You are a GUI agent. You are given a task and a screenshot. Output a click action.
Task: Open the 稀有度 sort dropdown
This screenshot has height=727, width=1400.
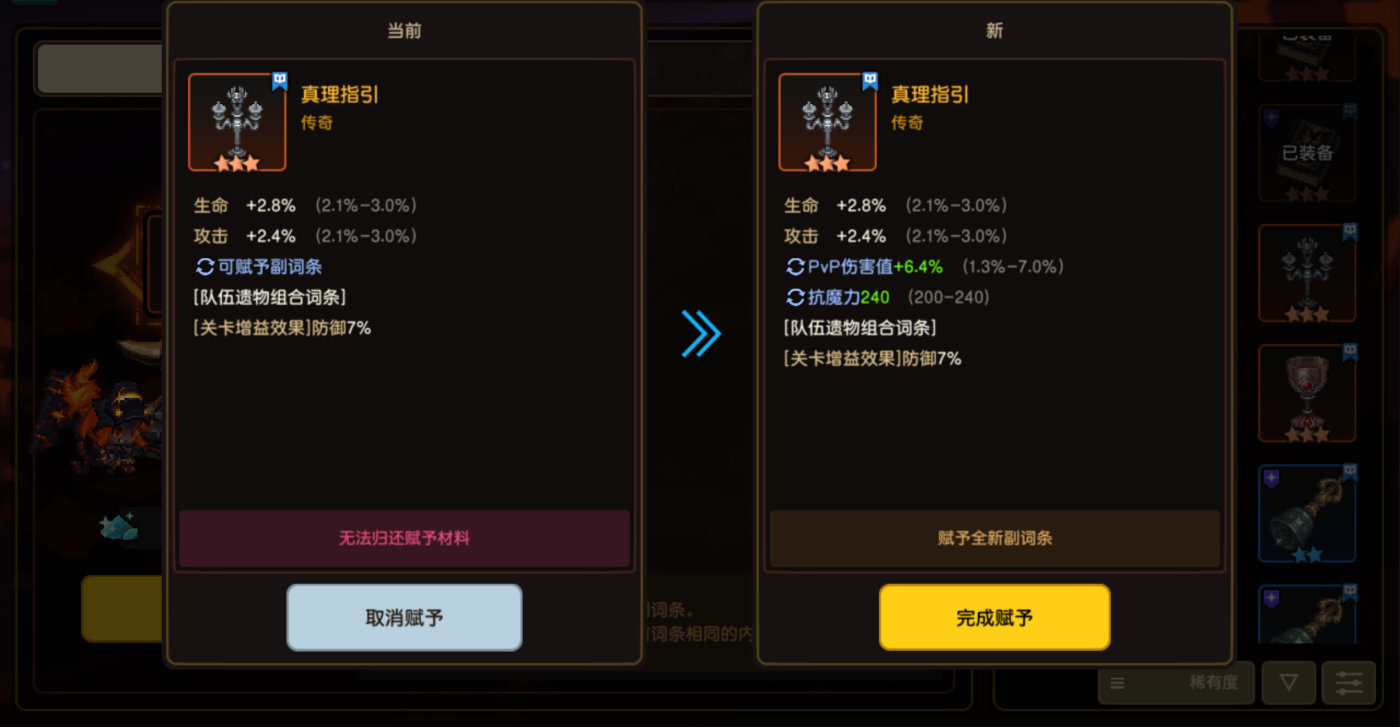click(1176, 682)
